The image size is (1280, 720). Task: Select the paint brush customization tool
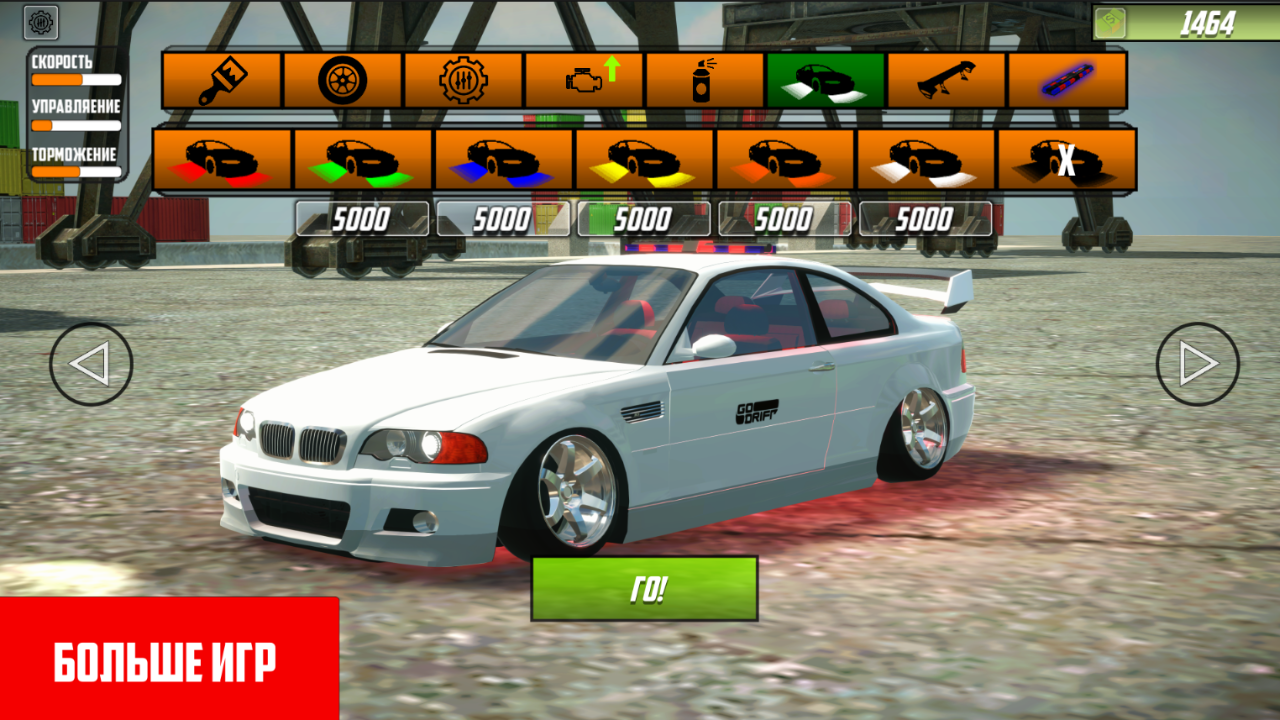[x=222, y=81]
